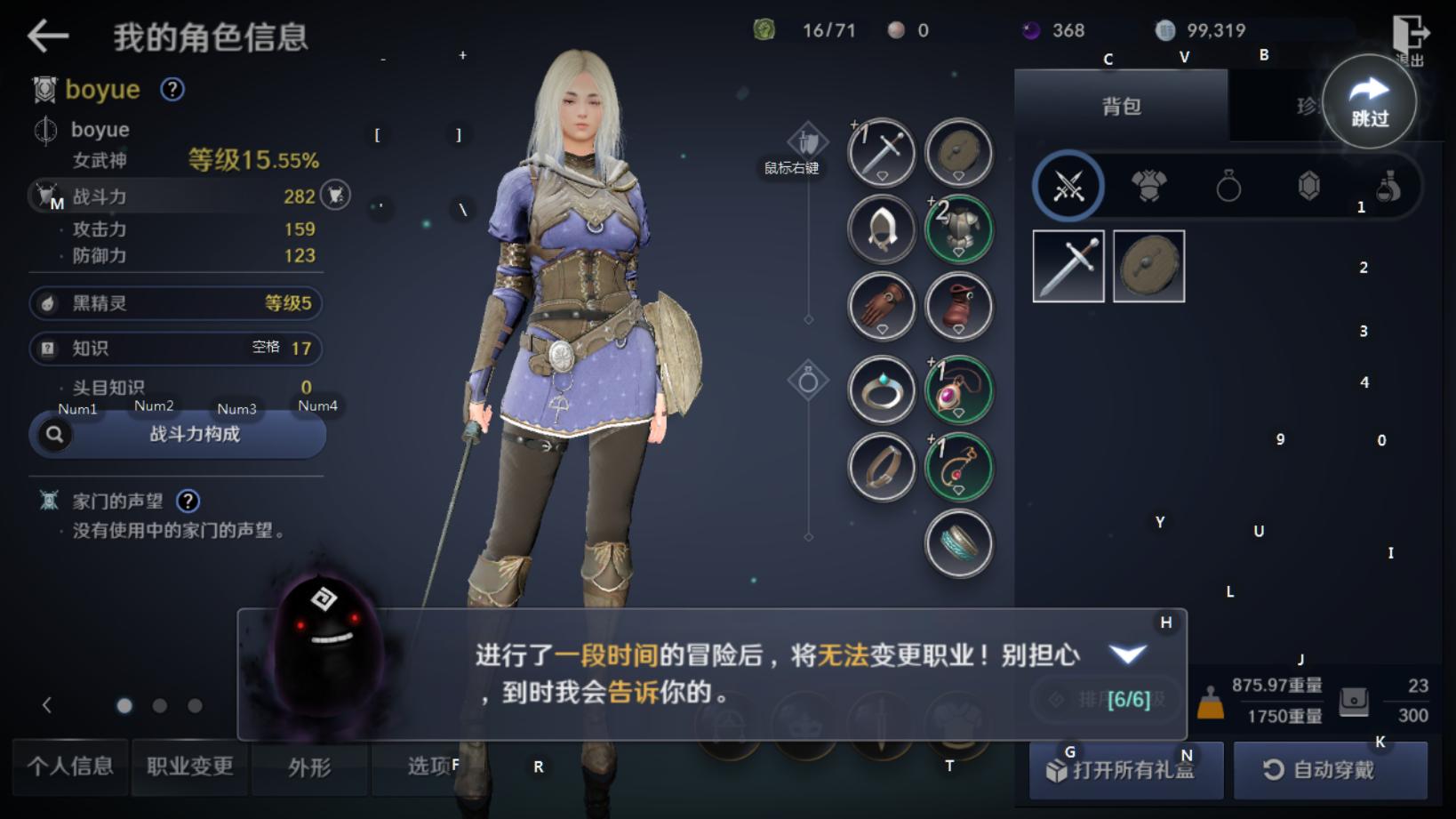1456x819 pixels.
Task: Switch to the 背包 tab
Action: pyautogui.click(x=1121, y=106)
